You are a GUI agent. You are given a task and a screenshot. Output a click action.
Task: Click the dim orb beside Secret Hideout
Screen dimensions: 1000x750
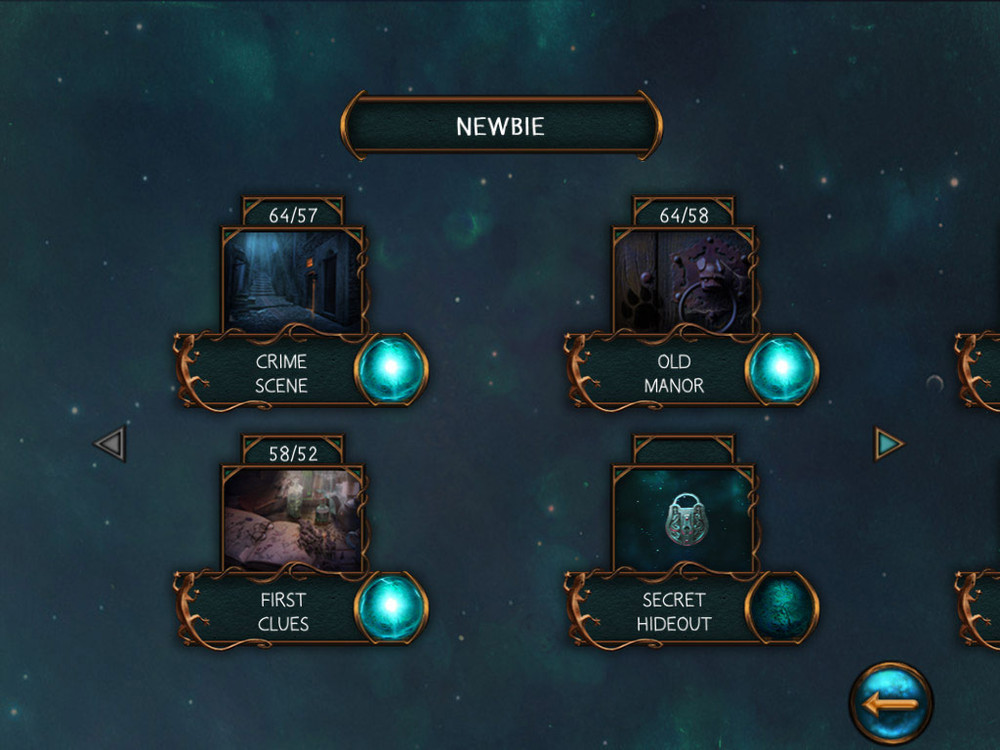pyautogui.click(x=782, y=608)
